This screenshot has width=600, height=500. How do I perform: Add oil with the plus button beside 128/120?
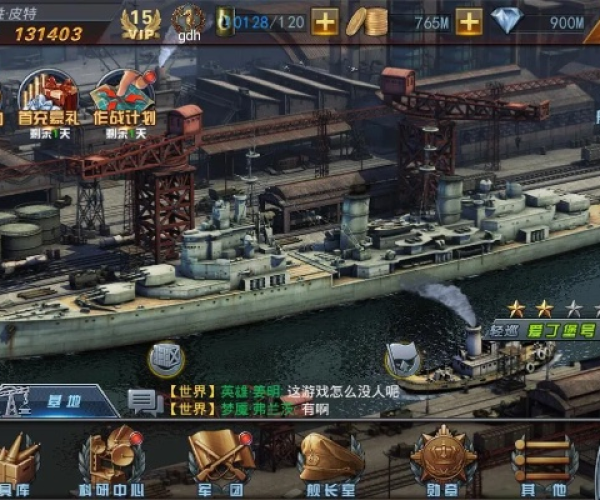[324, 20]
